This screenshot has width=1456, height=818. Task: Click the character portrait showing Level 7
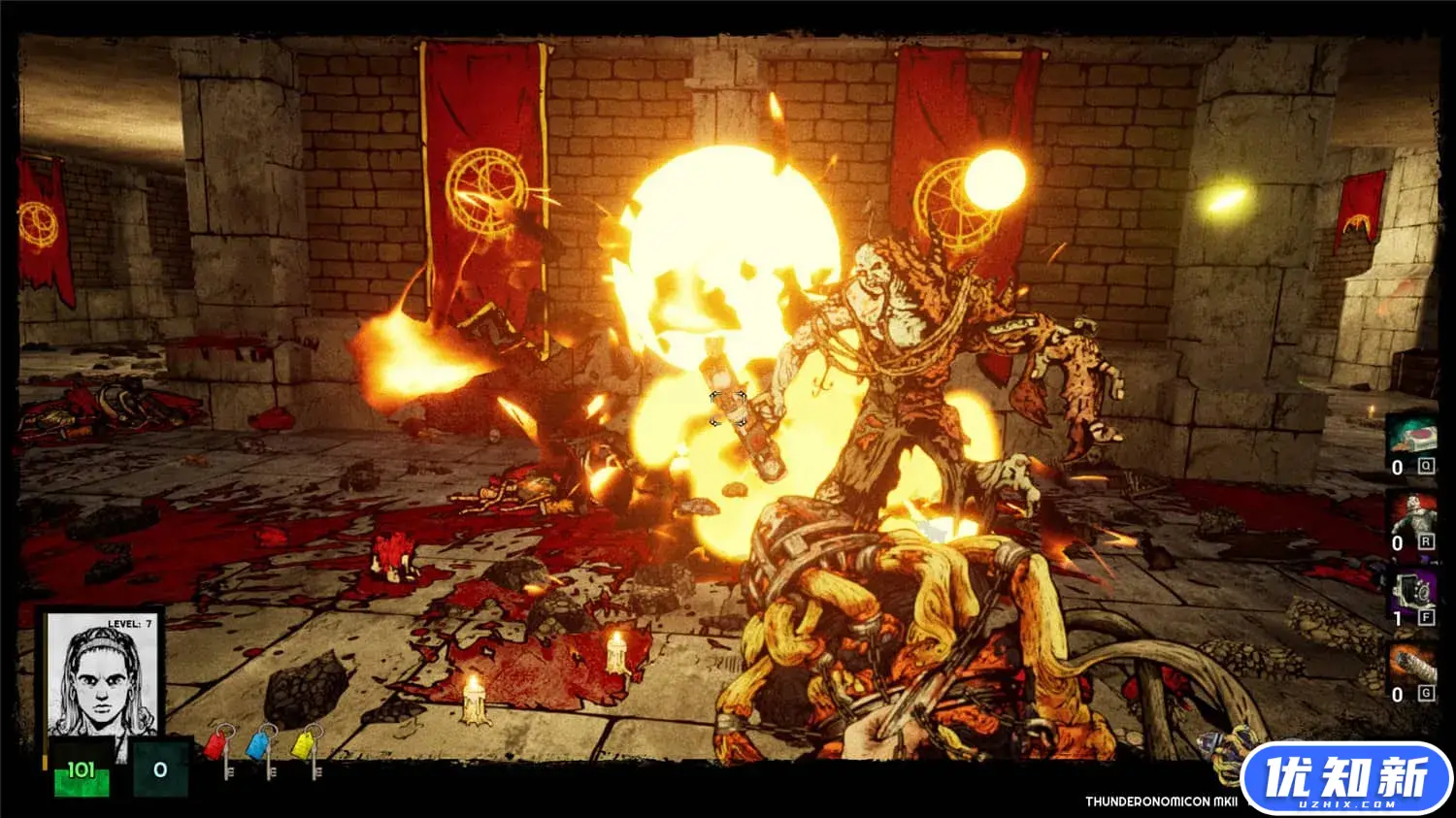[103, 674]
